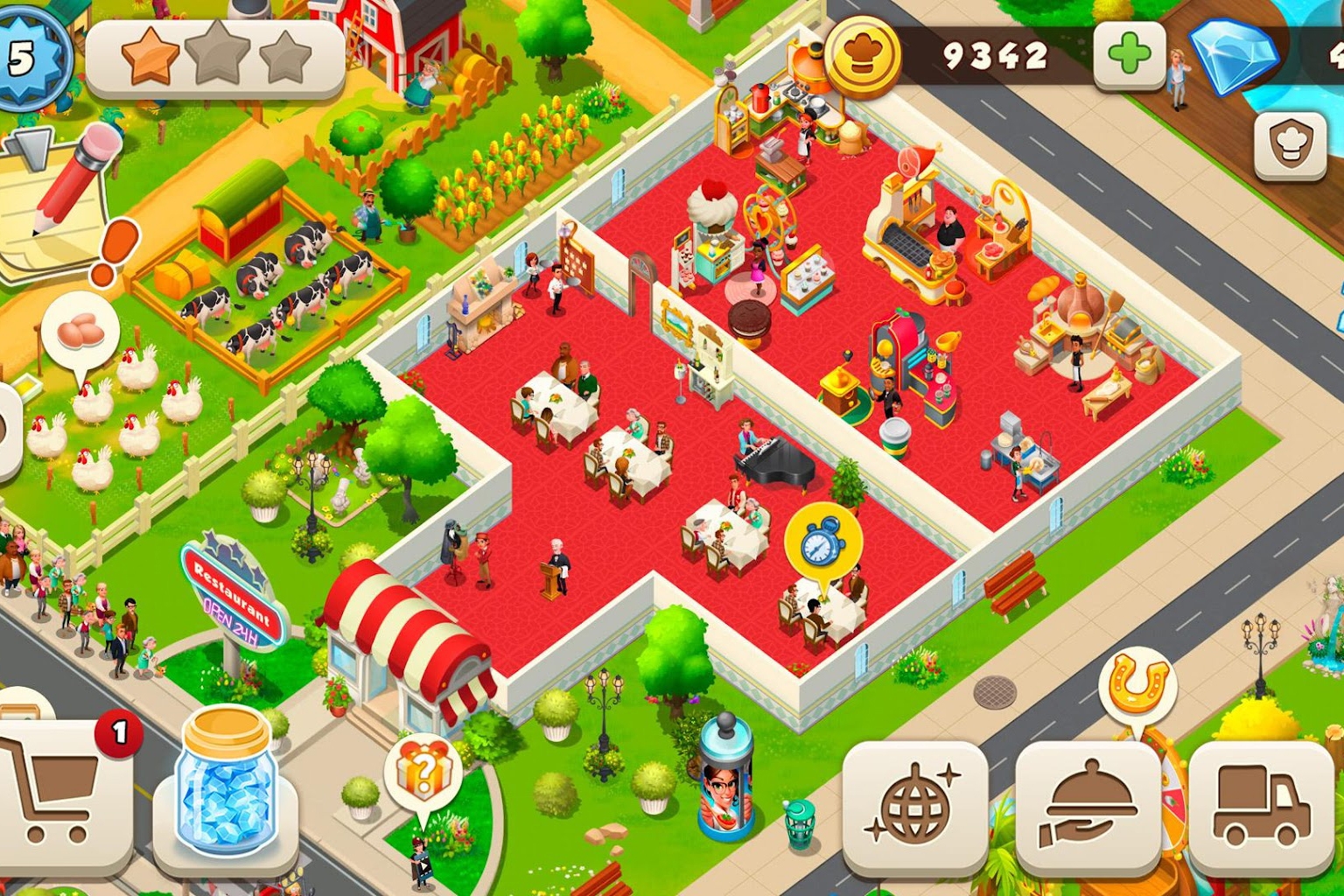This screenshot has width=1344, height=896.
Task: Tap the star rating panel
Action: (x=215, y=58)
